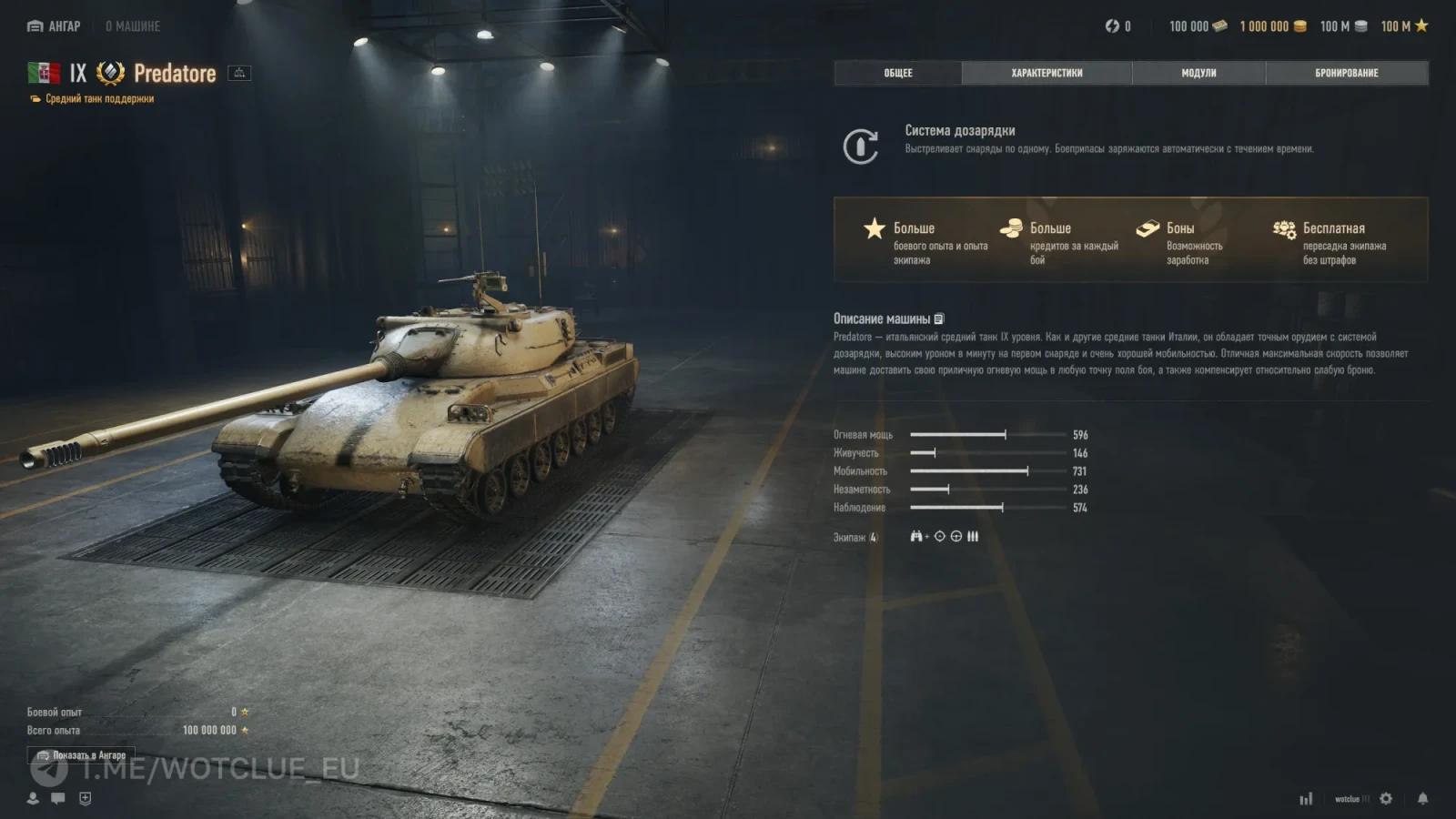Show the Бронирование tab
The width and height of the screenshot is (1456, 819).
(1346, 73)
